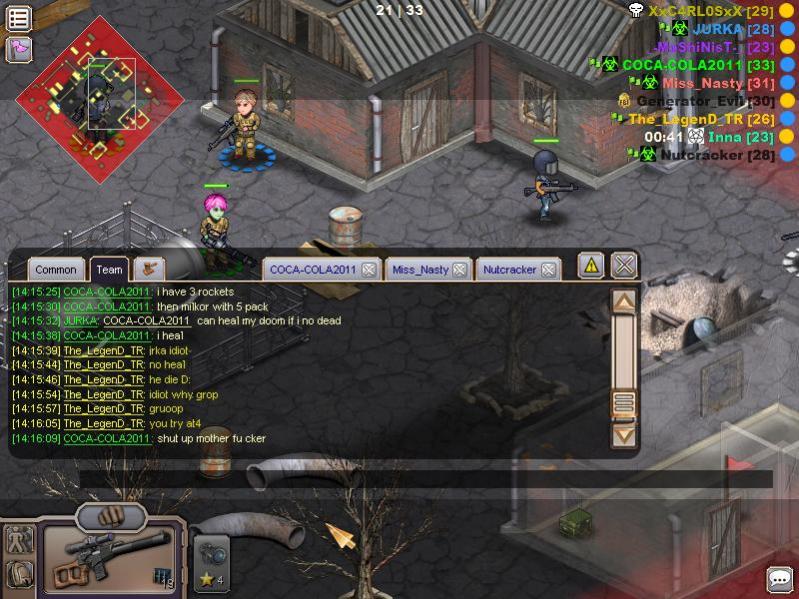Close the chat window
Viewport: 799px width, 599px height.
click(x=625, y=265)
